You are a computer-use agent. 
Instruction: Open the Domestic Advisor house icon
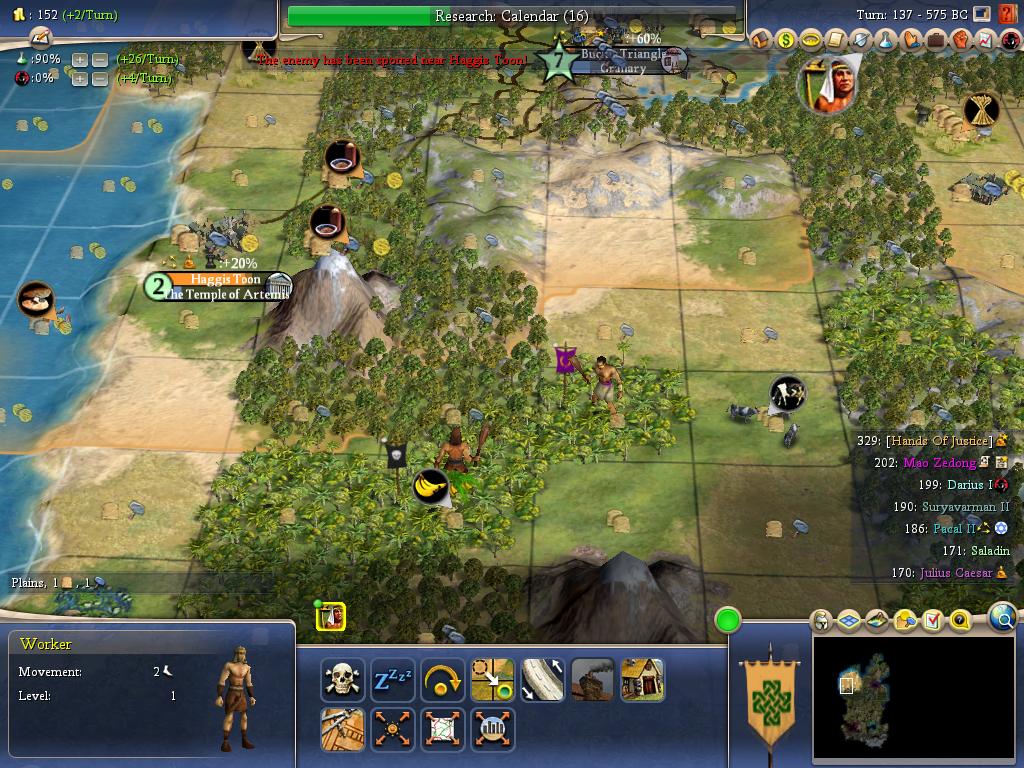[761, 40]
